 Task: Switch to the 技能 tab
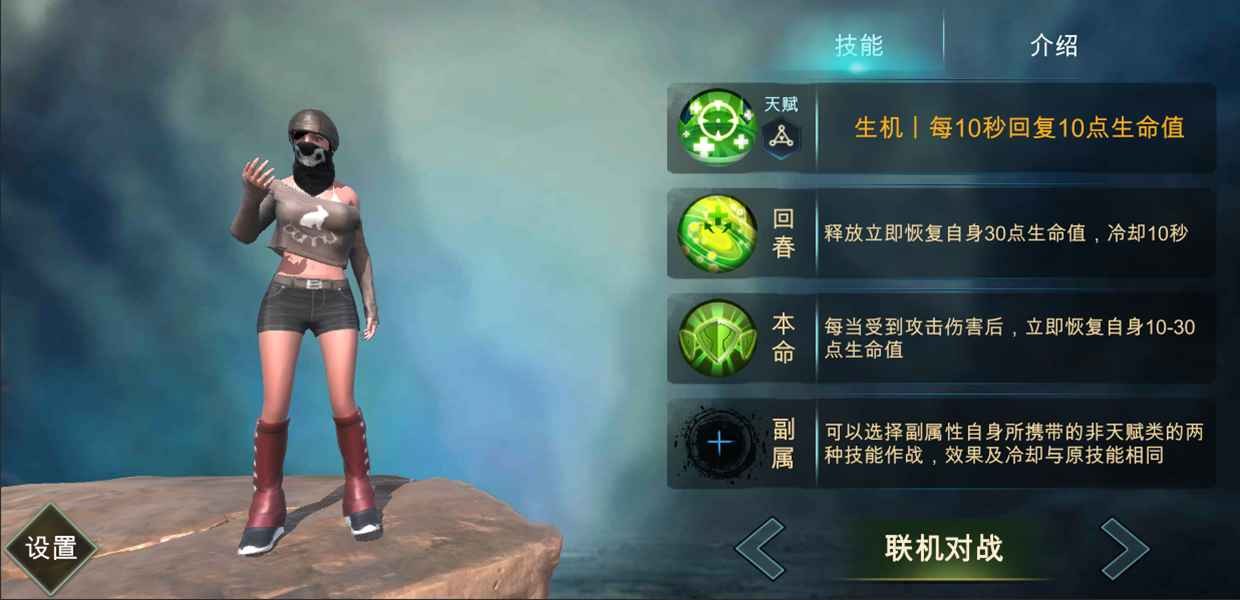click(859, 45)
